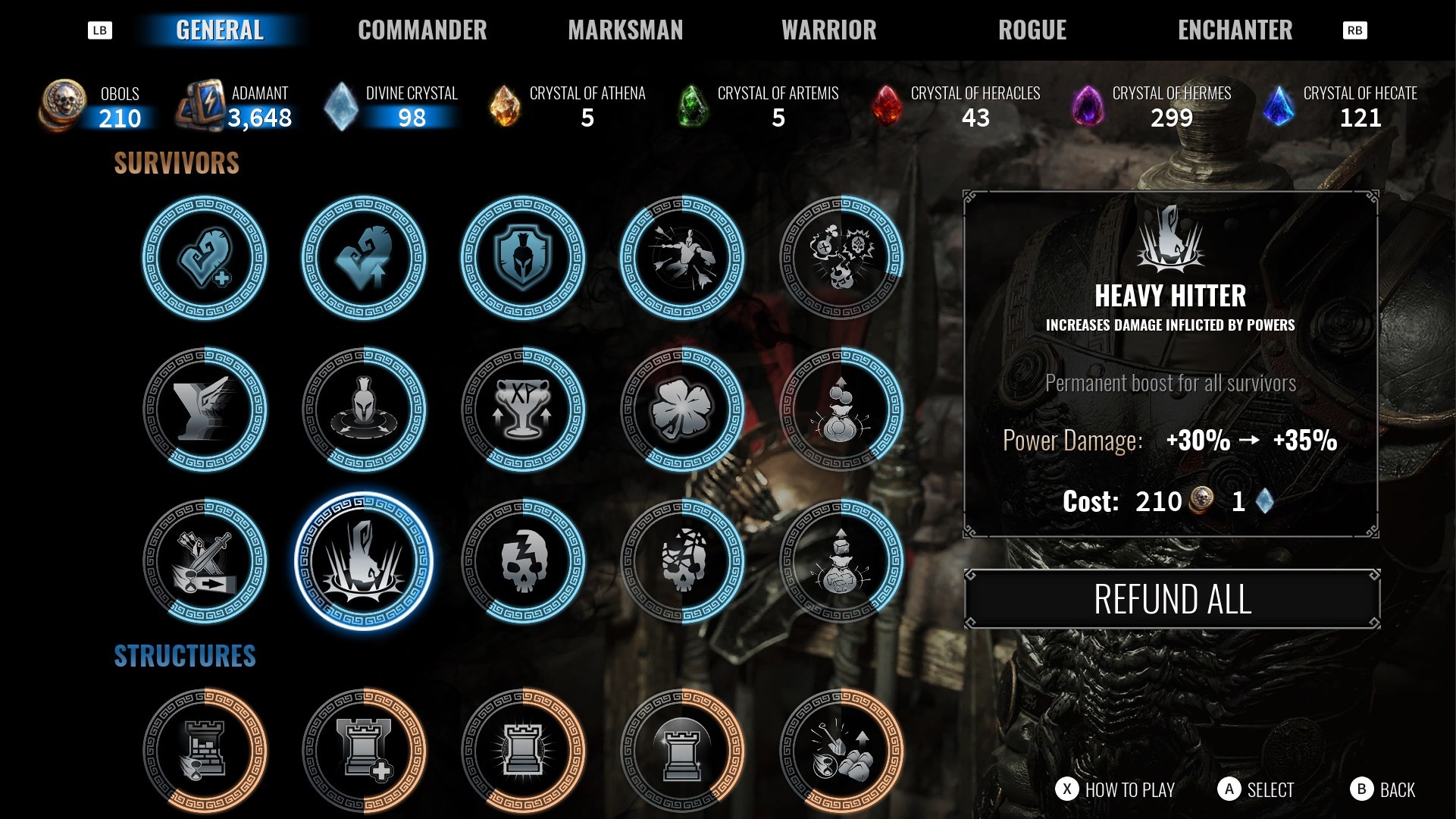Select the heart with up-arrow upgrade
Screen dimensions: 1456x819
(x=364, y=258)
